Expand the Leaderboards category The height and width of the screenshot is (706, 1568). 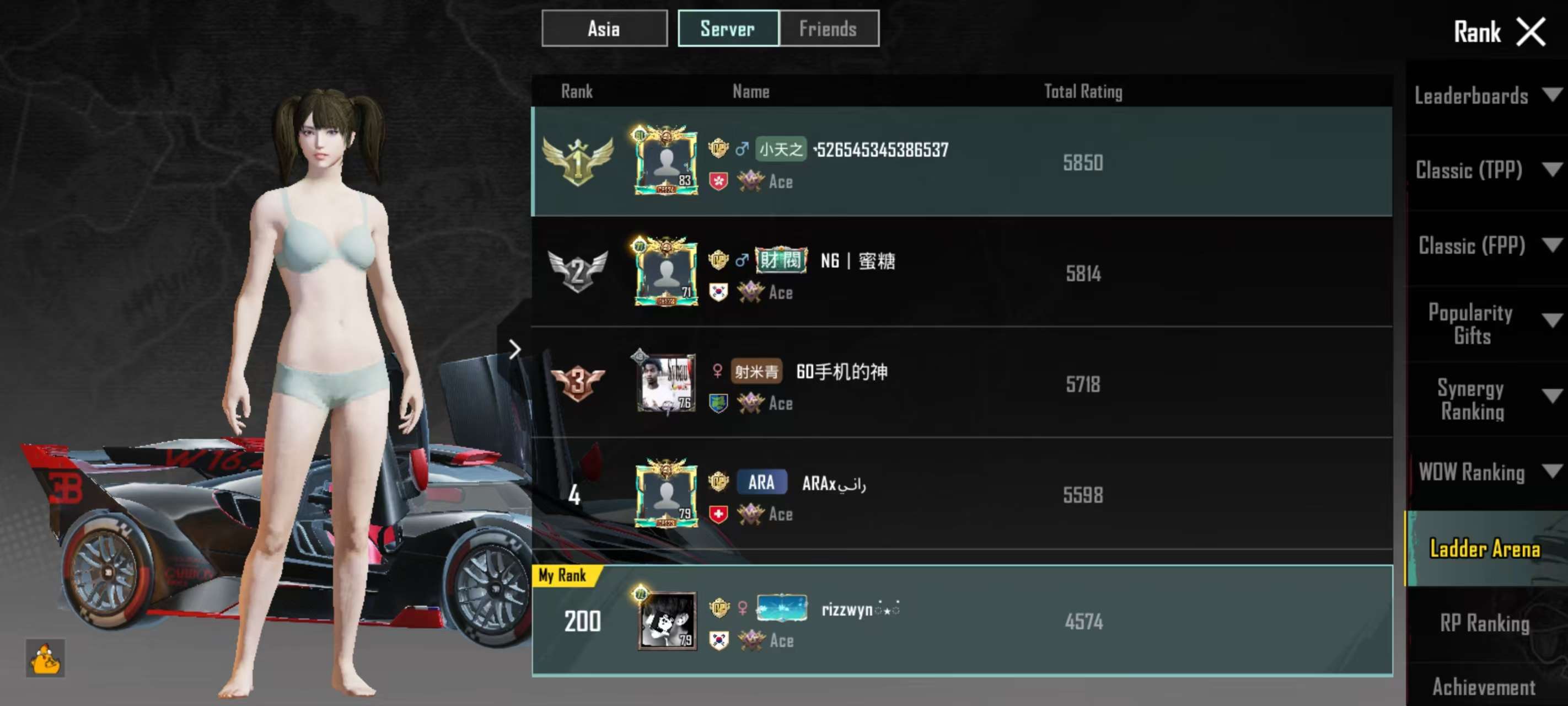tap(1485, 95)
